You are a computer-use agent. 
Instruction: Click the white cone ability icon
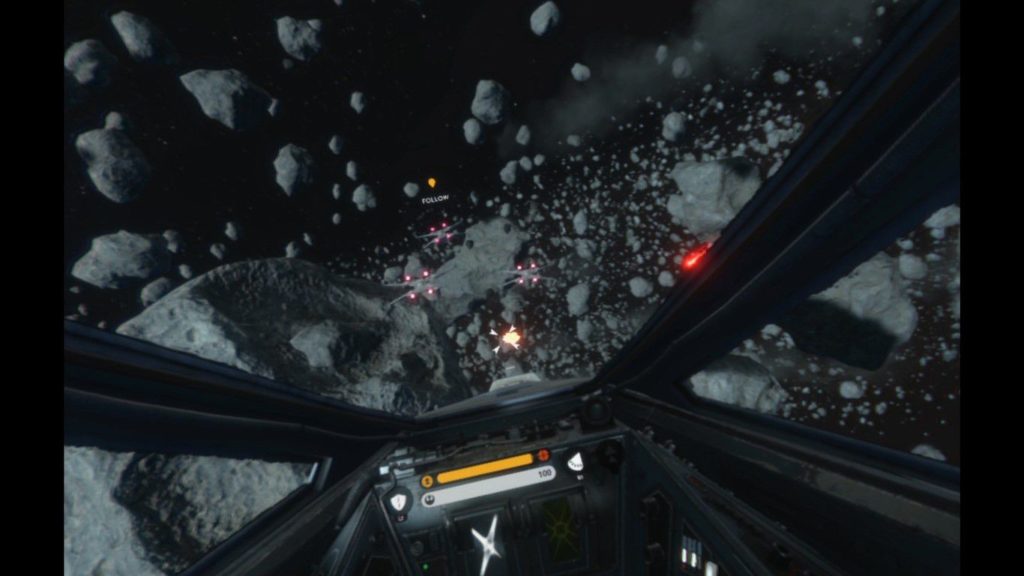[575, 462]
